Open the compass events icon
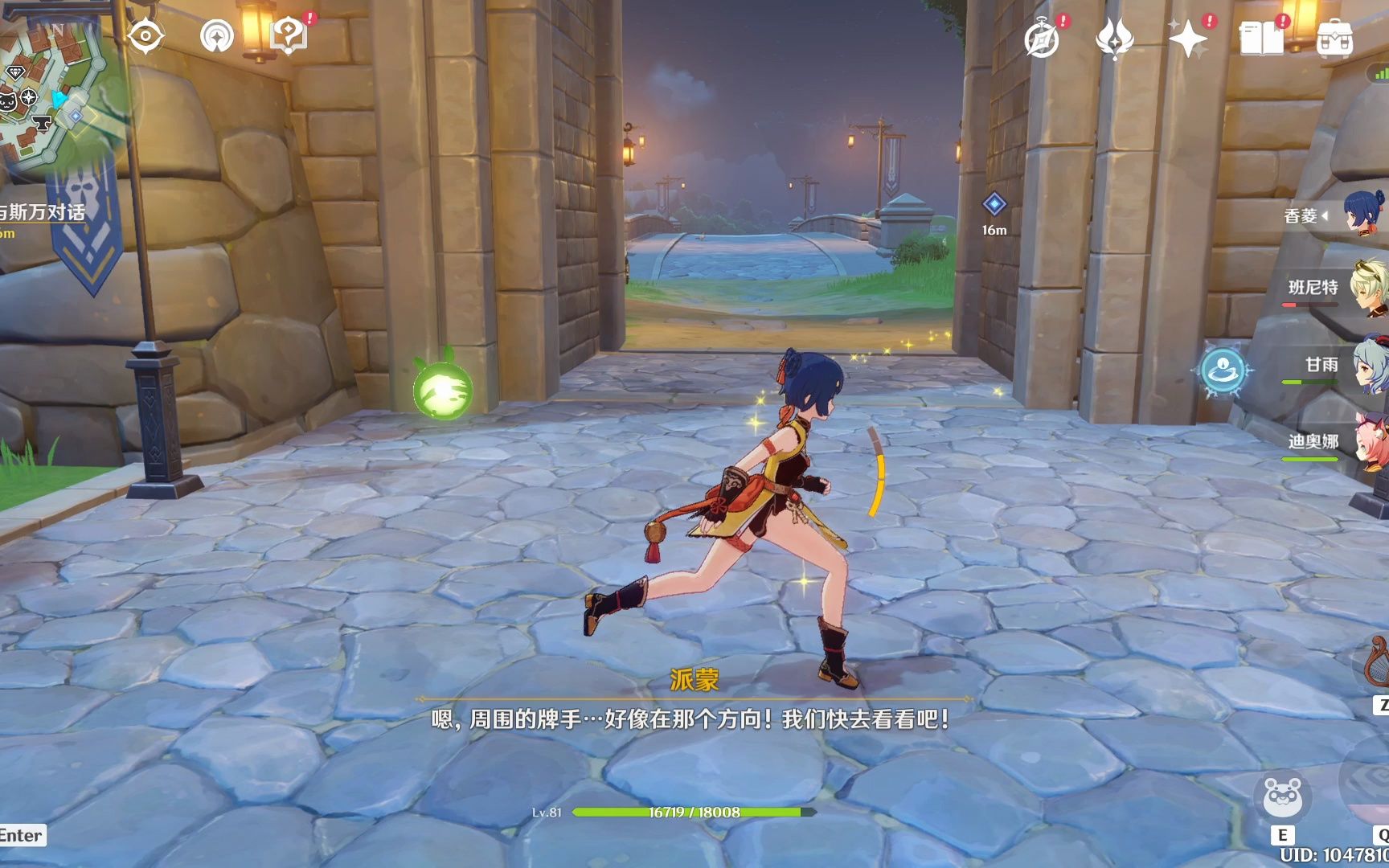1389x868 pixels. pyautogui.click(x=1042, y=39)
